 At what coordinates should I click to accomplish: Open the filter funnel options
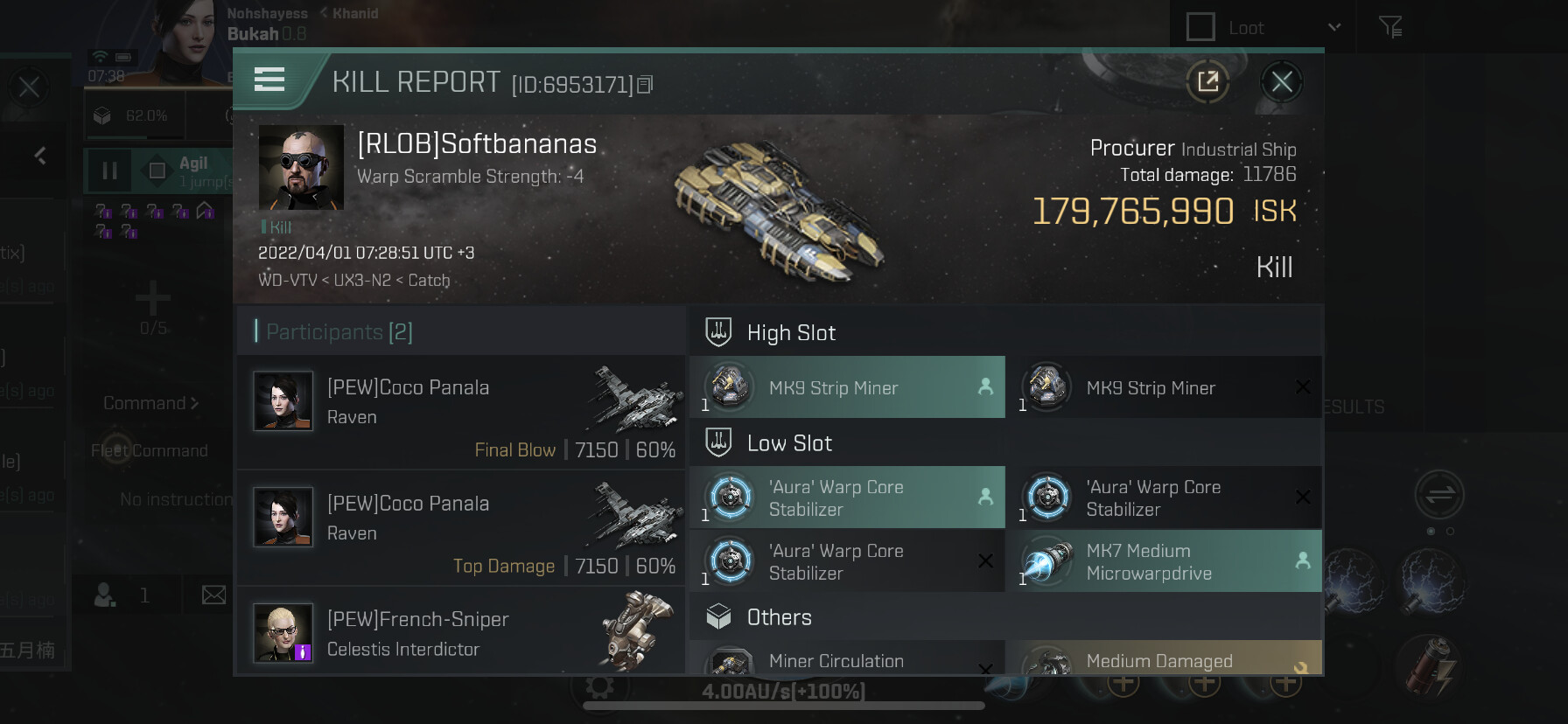[1390, 27]
